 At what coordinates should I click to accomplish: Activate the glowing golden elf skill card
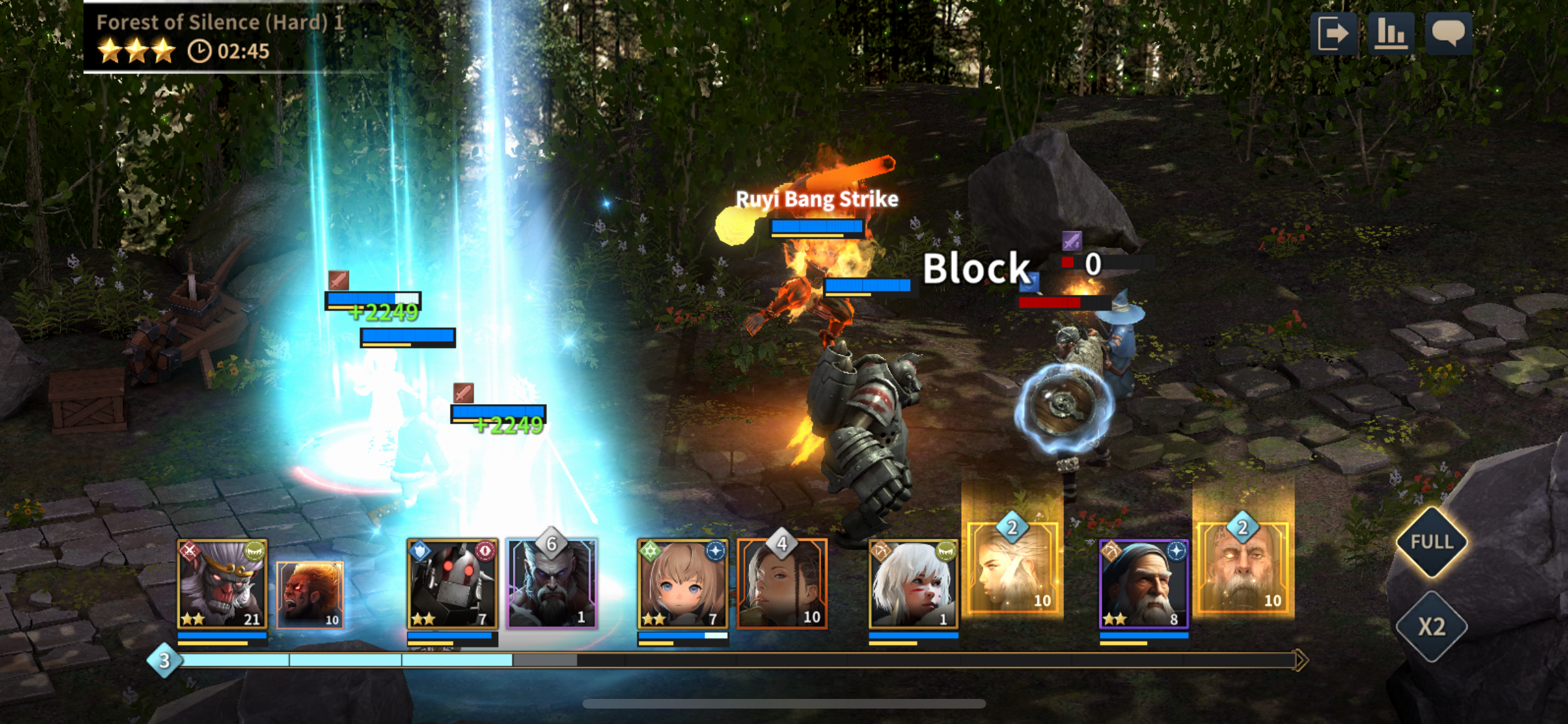click(1013, 568)
